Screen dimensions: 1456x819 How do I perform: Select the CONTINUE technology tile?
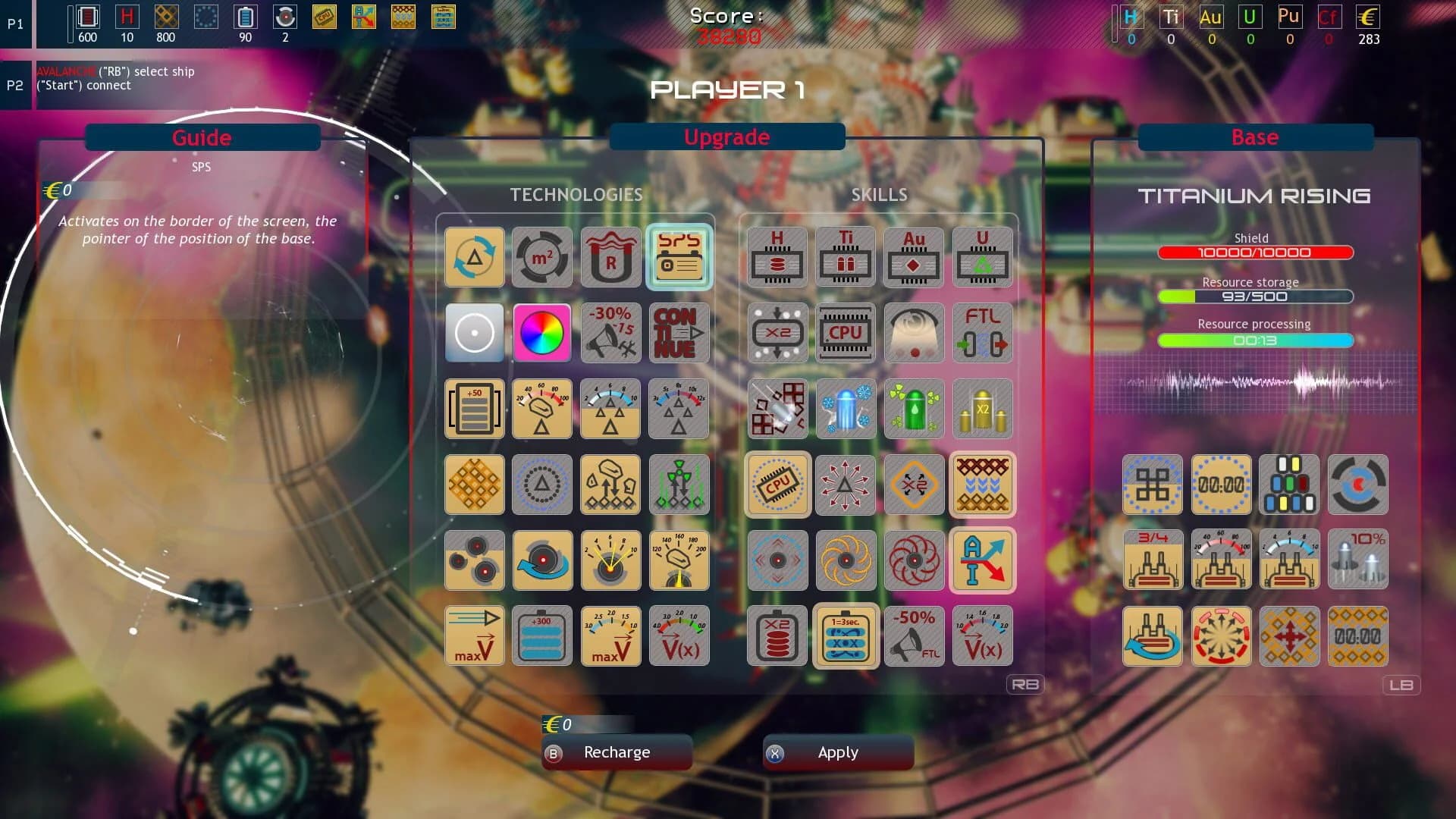[x=679, y=333]
